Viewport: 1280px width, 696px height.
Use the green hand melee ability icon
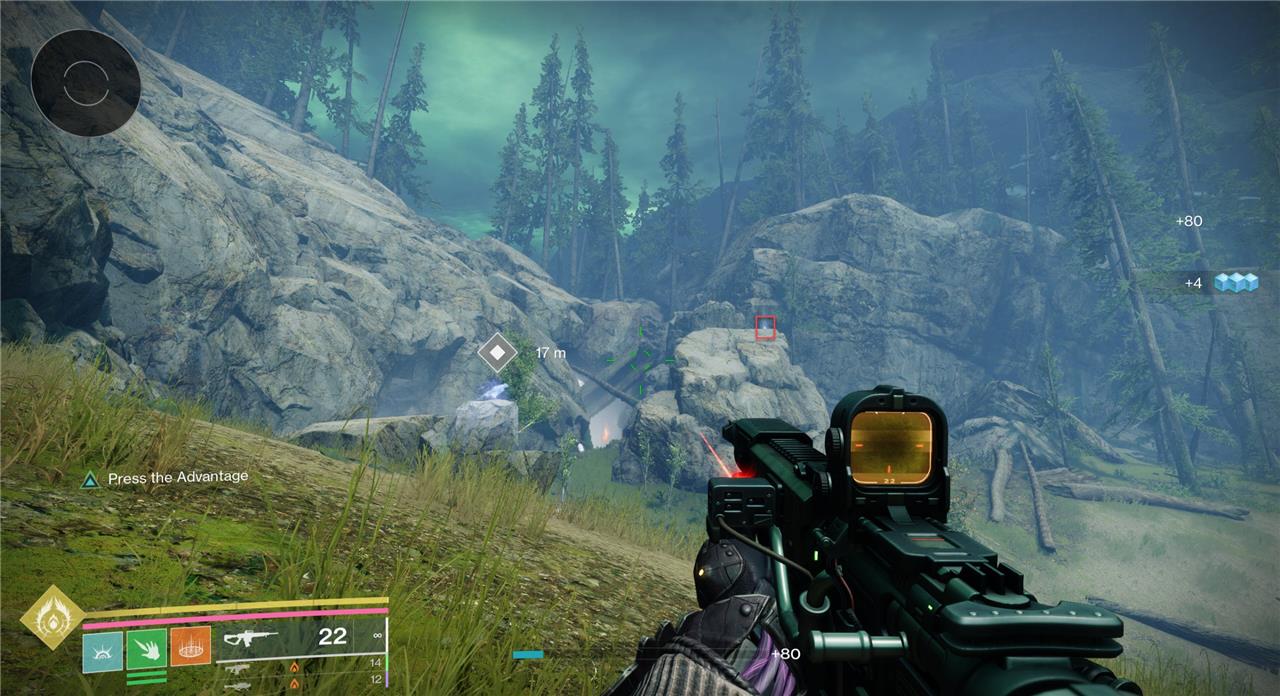point(146,648)
